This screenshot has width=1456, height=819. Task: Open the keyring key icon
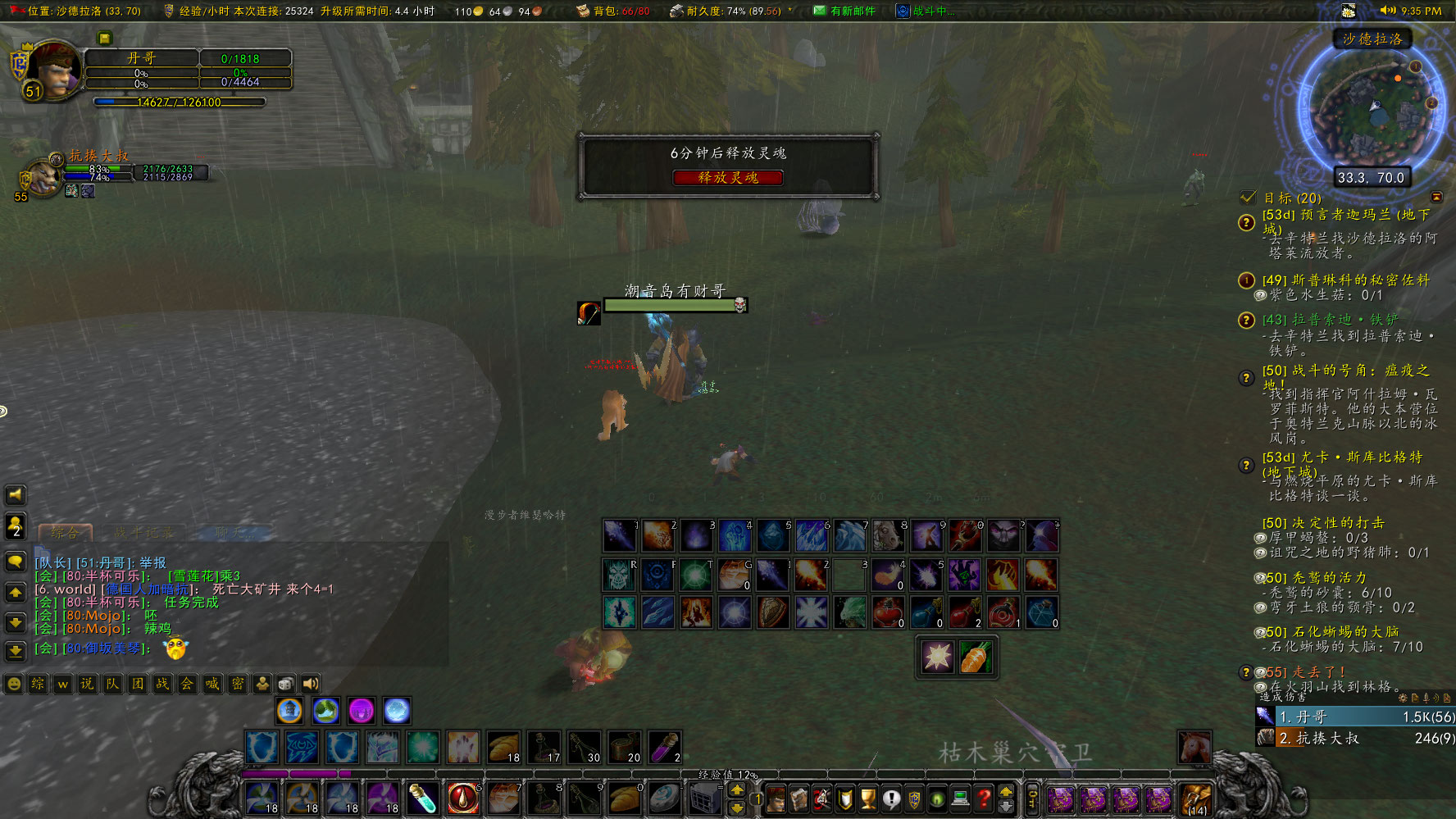click(1032, 798)
